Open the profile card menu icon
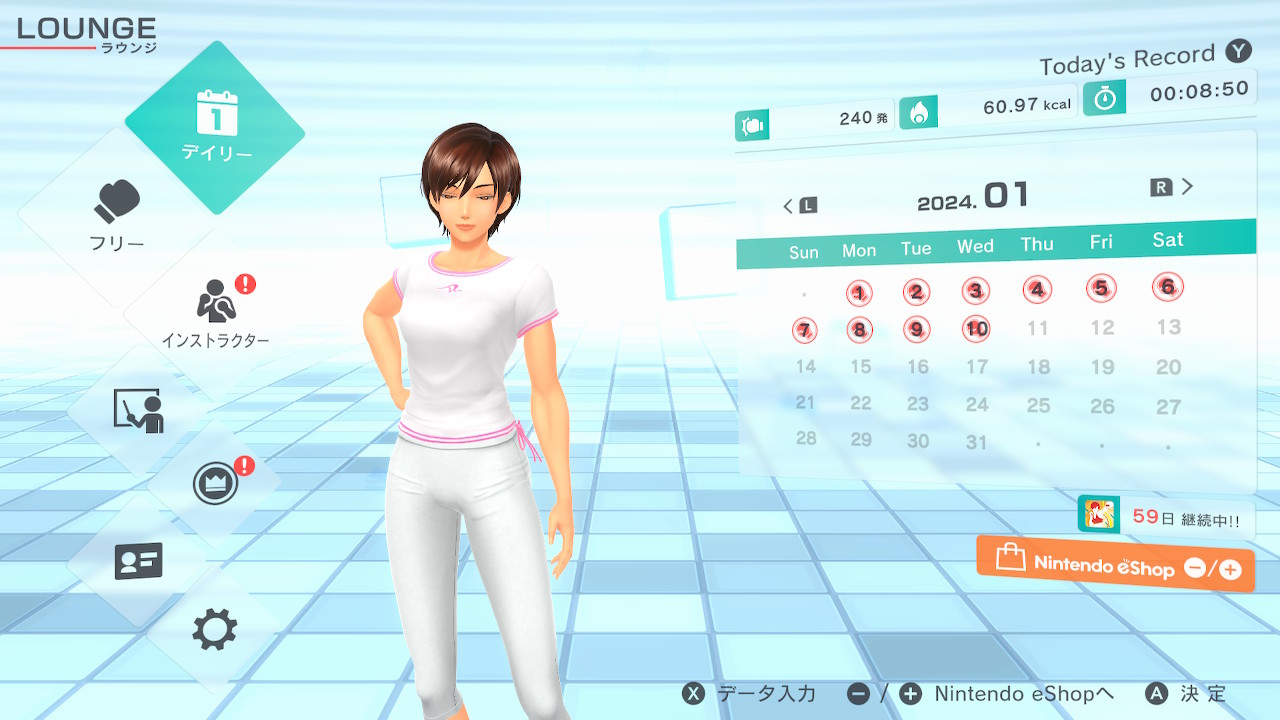This screenshot has width=1280, height=720. pos(138,561)
